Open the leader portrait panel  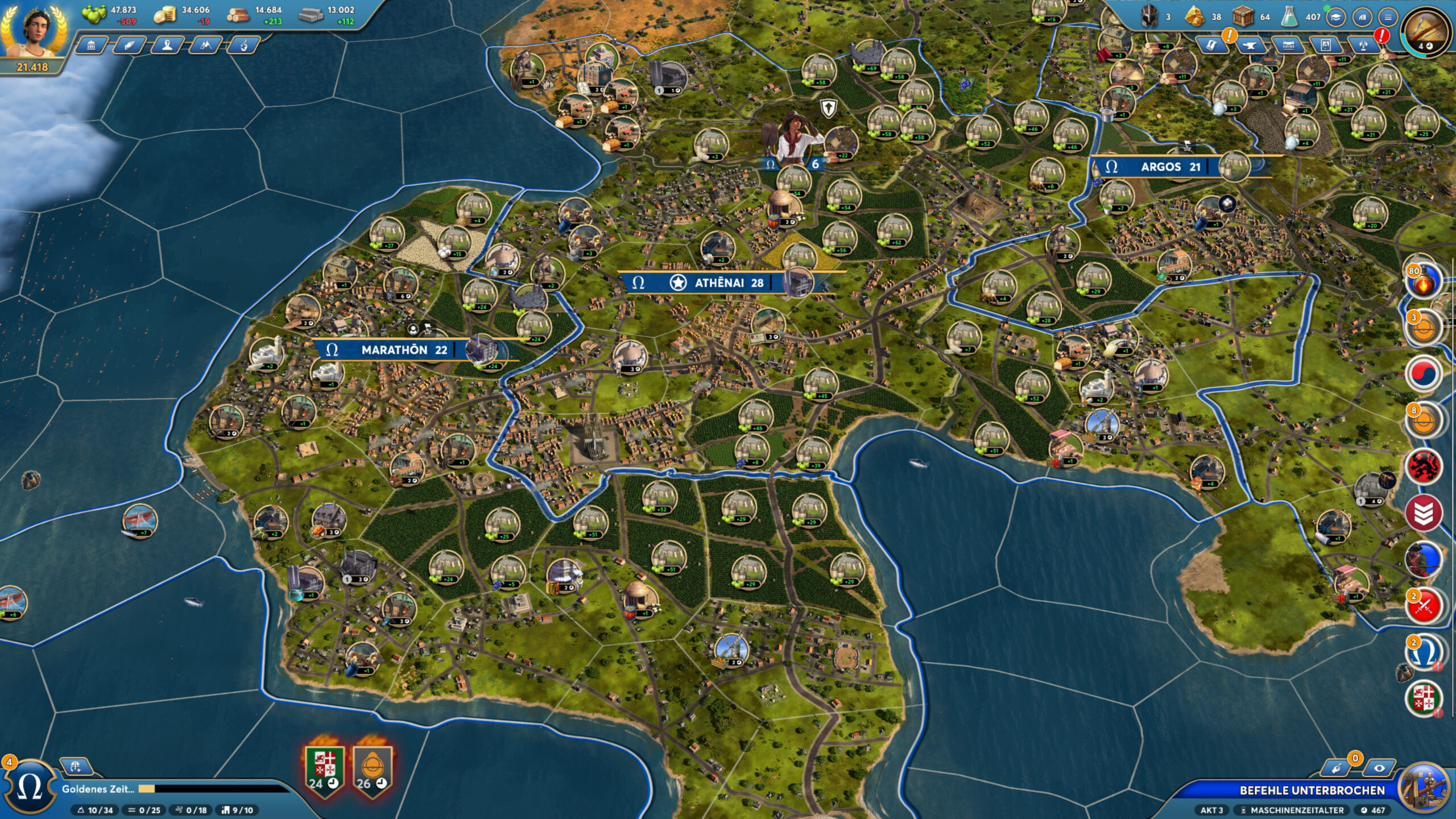tap(33, 30)
